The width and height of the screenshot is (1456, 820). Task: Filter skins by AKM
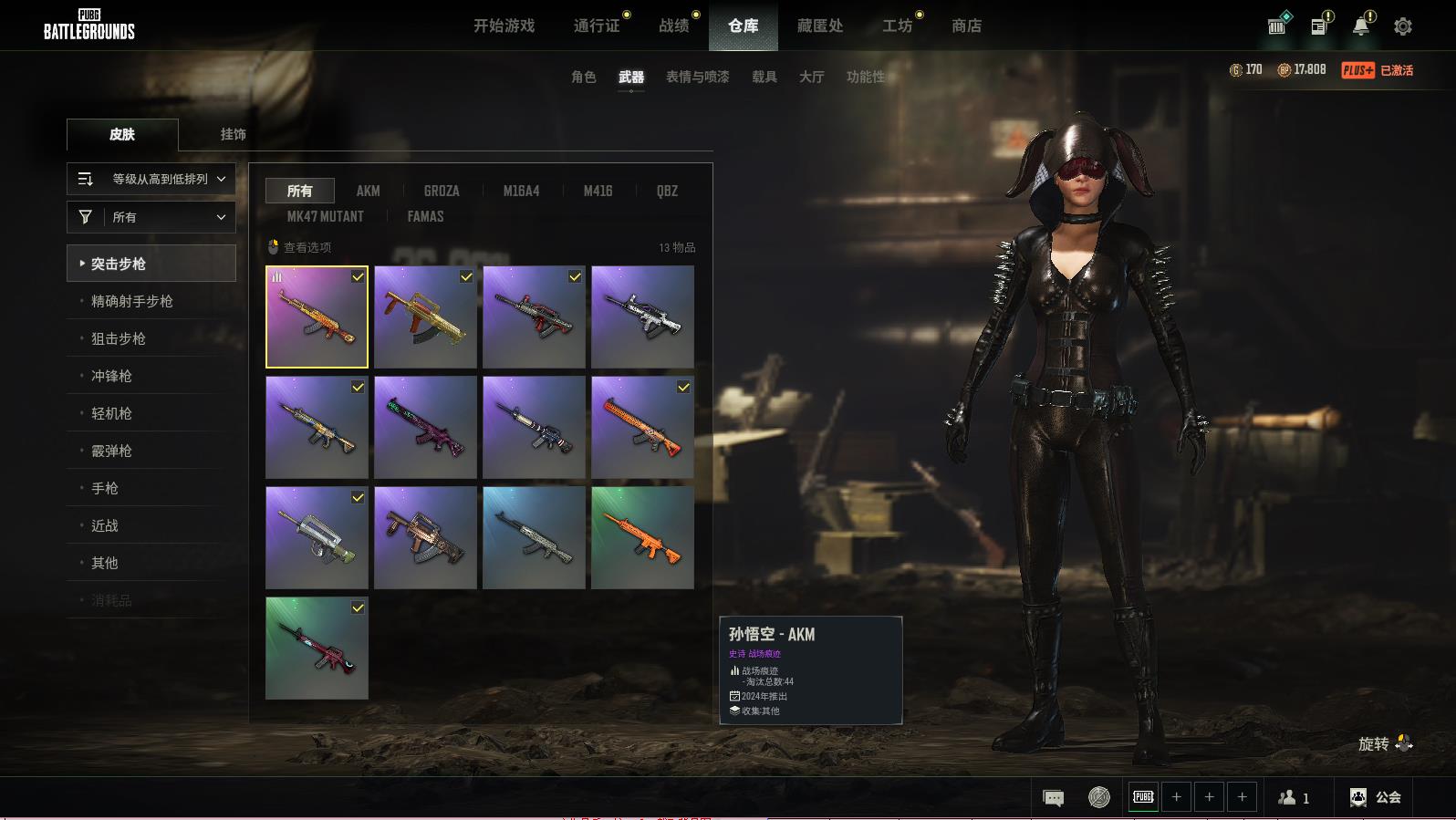click(x=368, y=191)
